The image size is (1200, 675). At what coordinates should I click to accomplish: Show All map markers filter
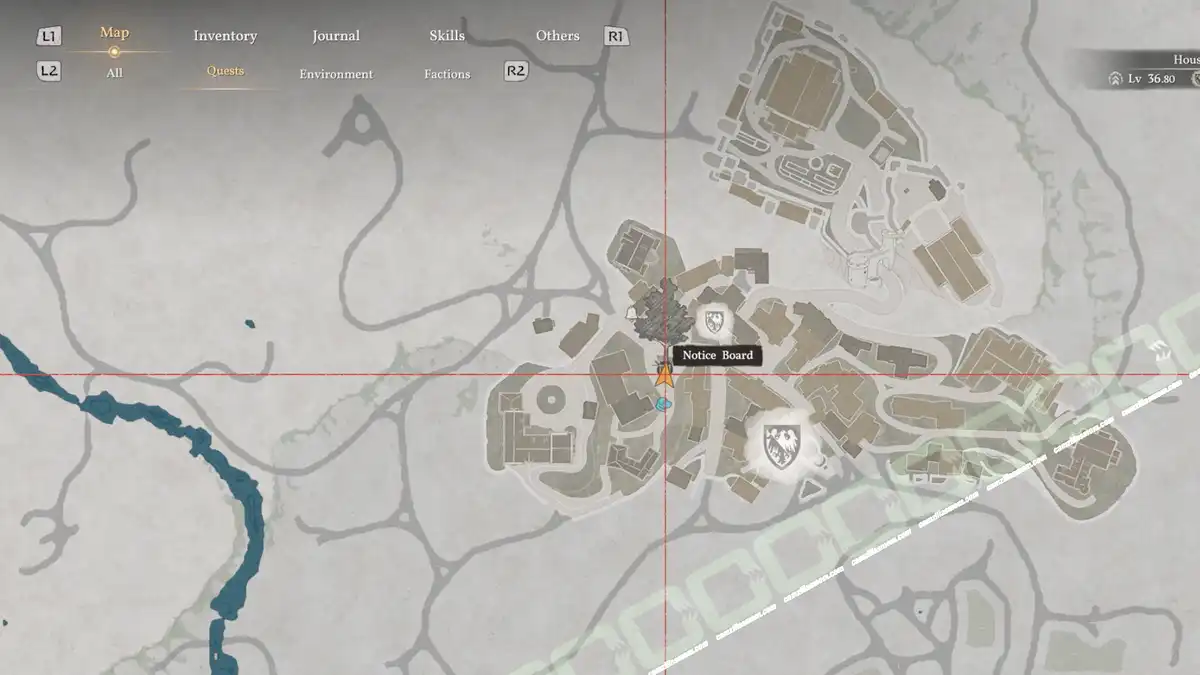[x=114, y=73]
